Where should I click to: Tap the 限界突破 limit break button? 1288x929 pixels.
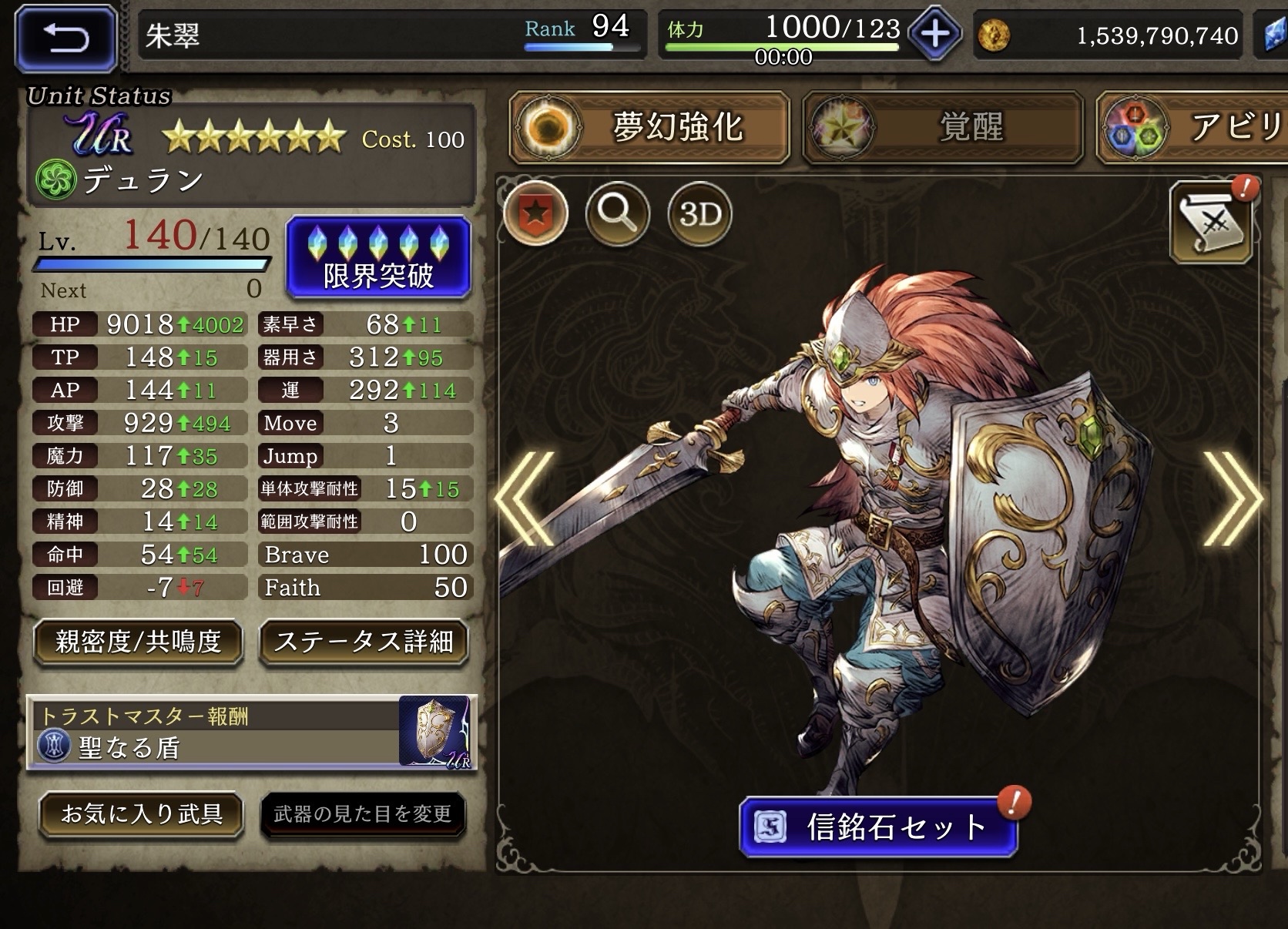click(378, 257)
